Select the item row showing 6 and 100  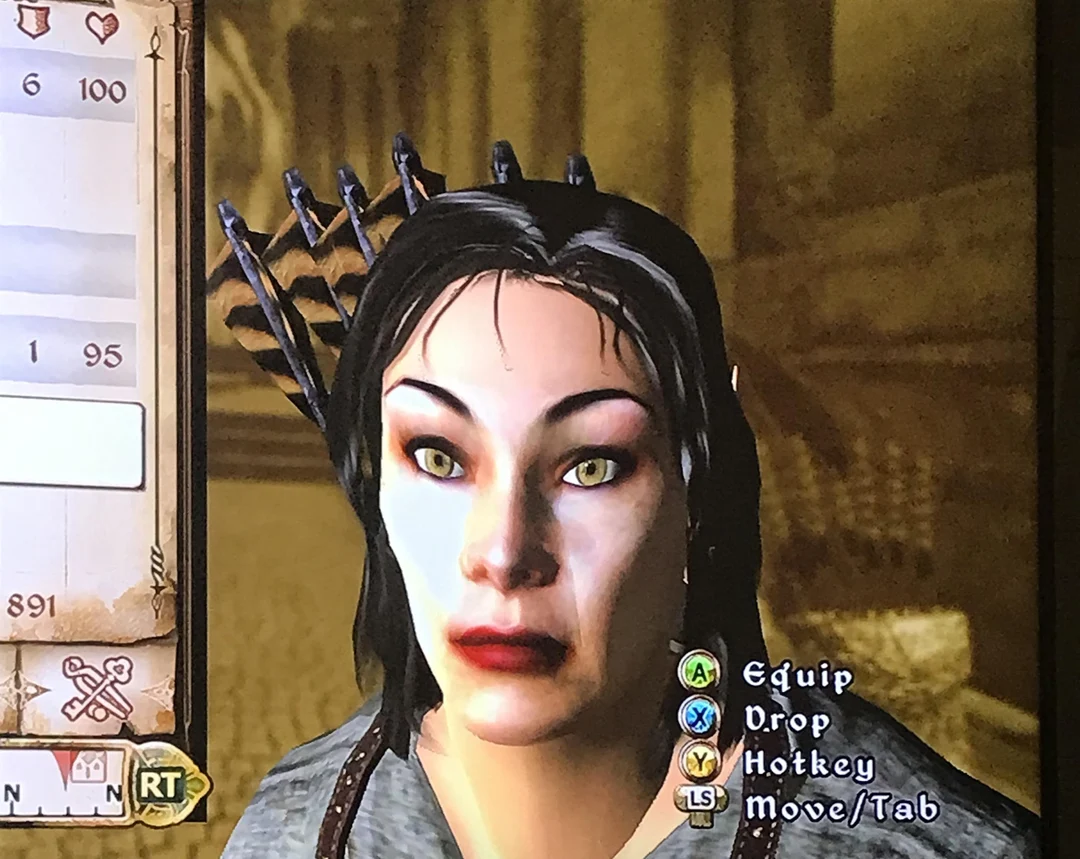click(x=68, y=87)
